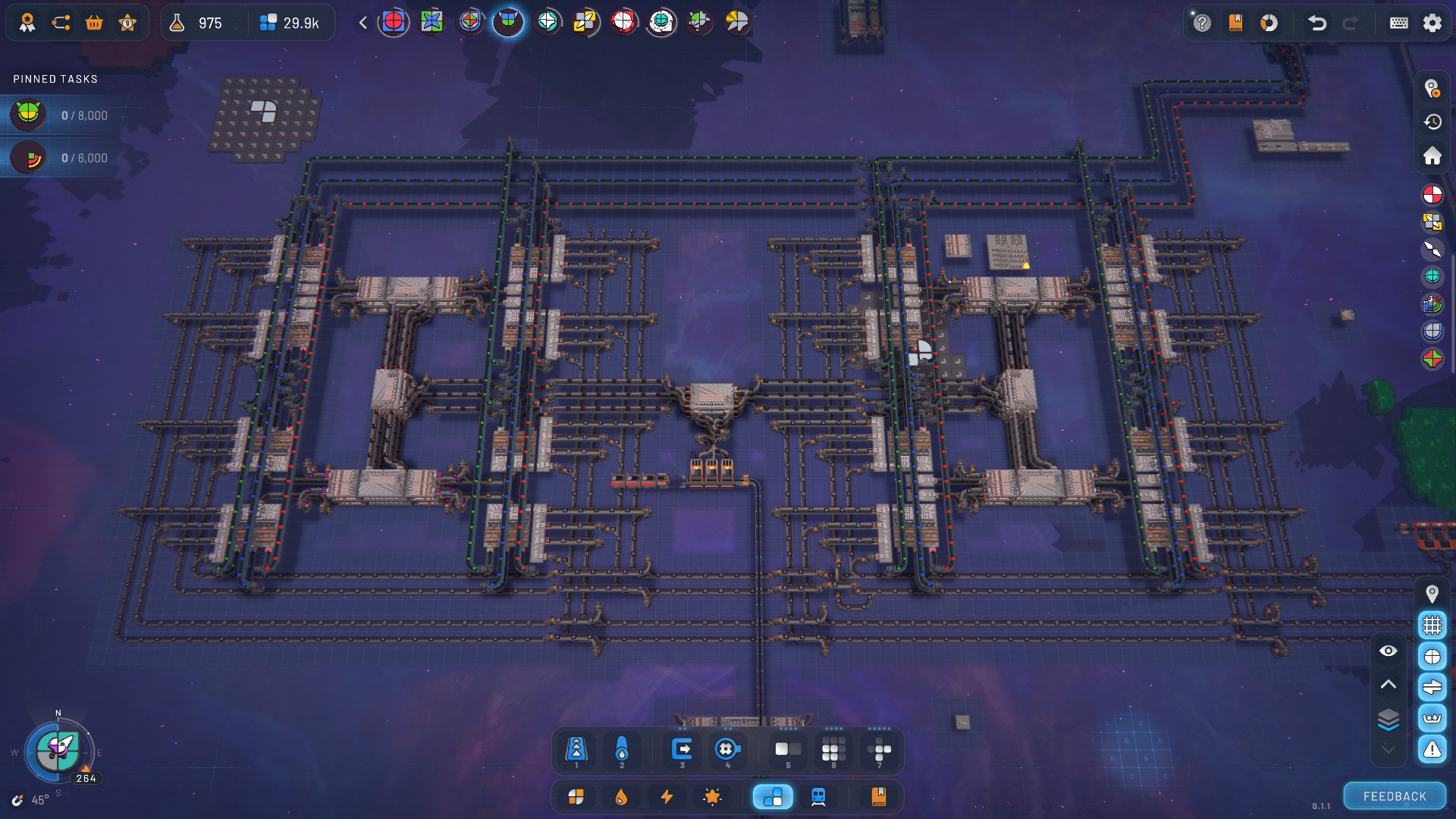Jump to home base
The image size is (1456, 819).
1432,155
